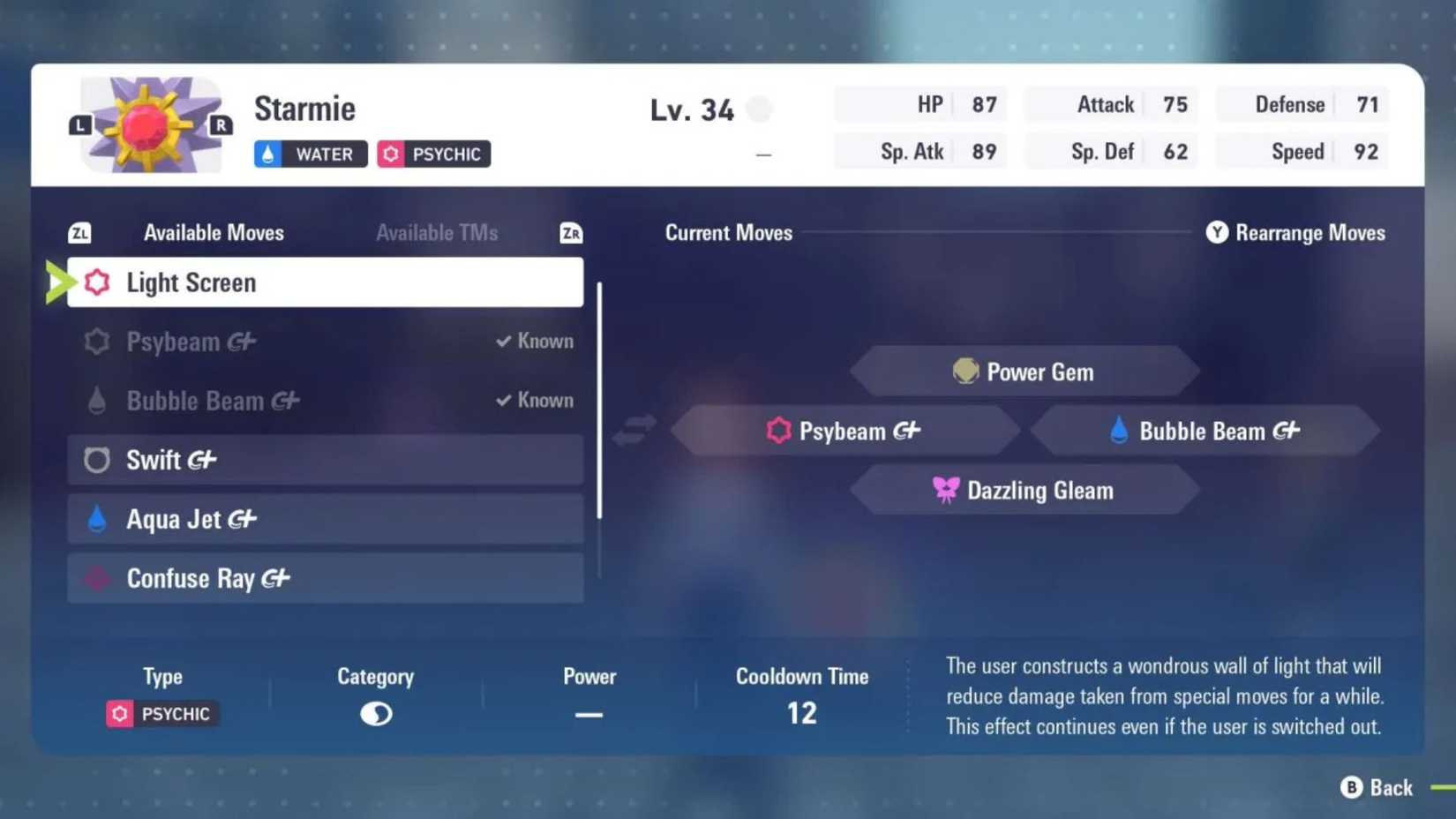The image size is (1456, 819).
Task: Click the Water droplet icon beside Bubble Beam
Action: [x=1119, y=431]
